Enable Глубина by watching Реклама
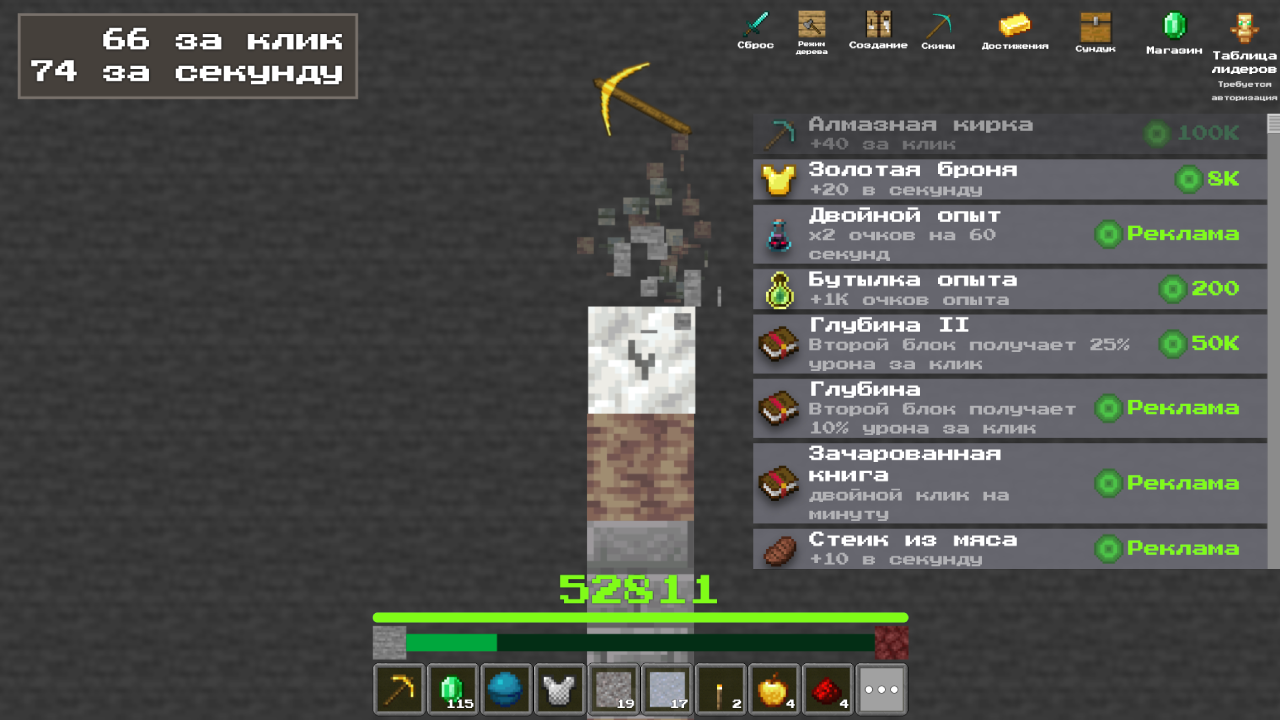This screenshot has height=720, width=1280. click(1008, 408)
